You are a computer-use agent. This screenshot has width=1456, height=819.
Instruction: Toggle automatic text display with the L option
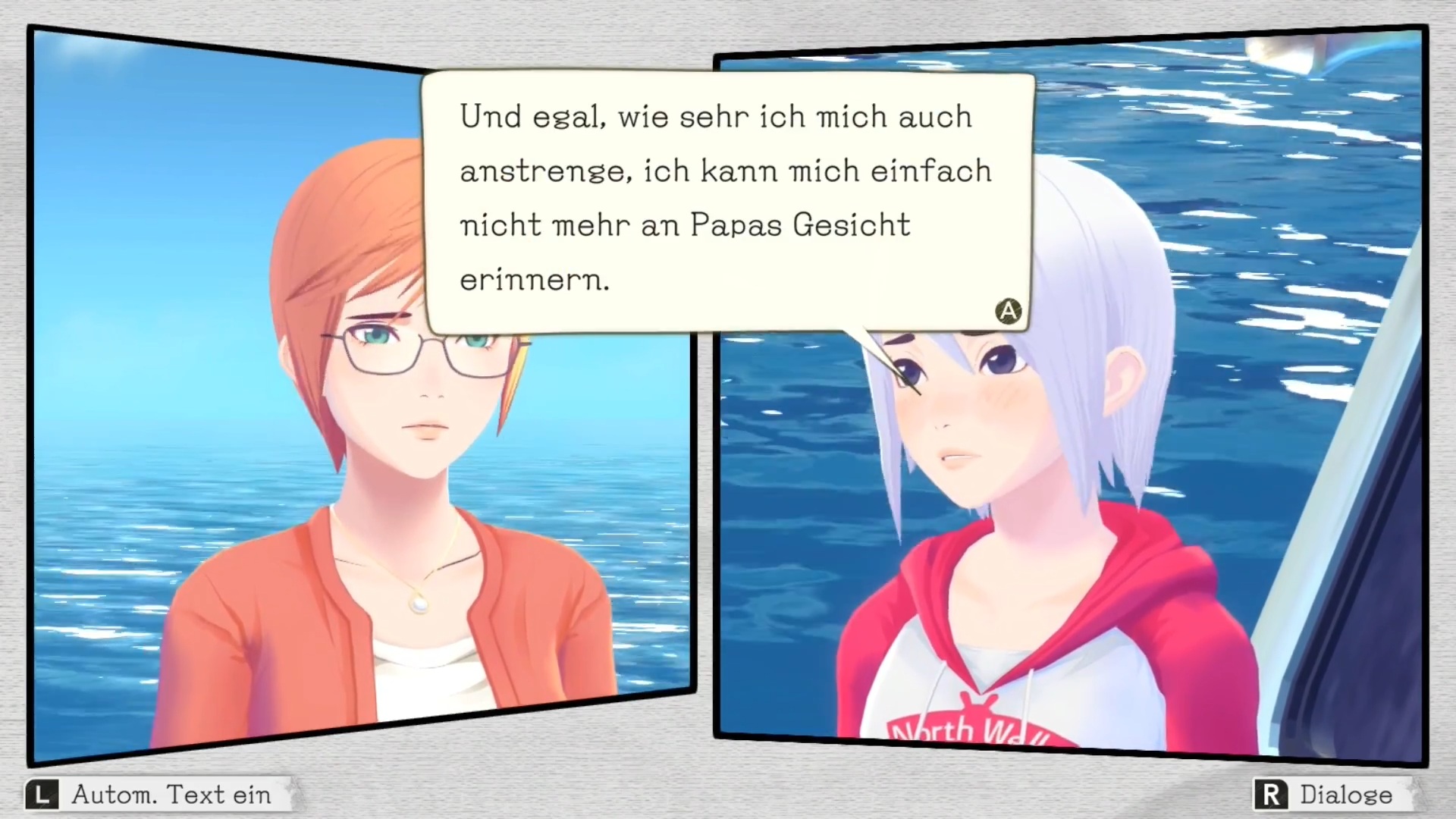(152, 794)
